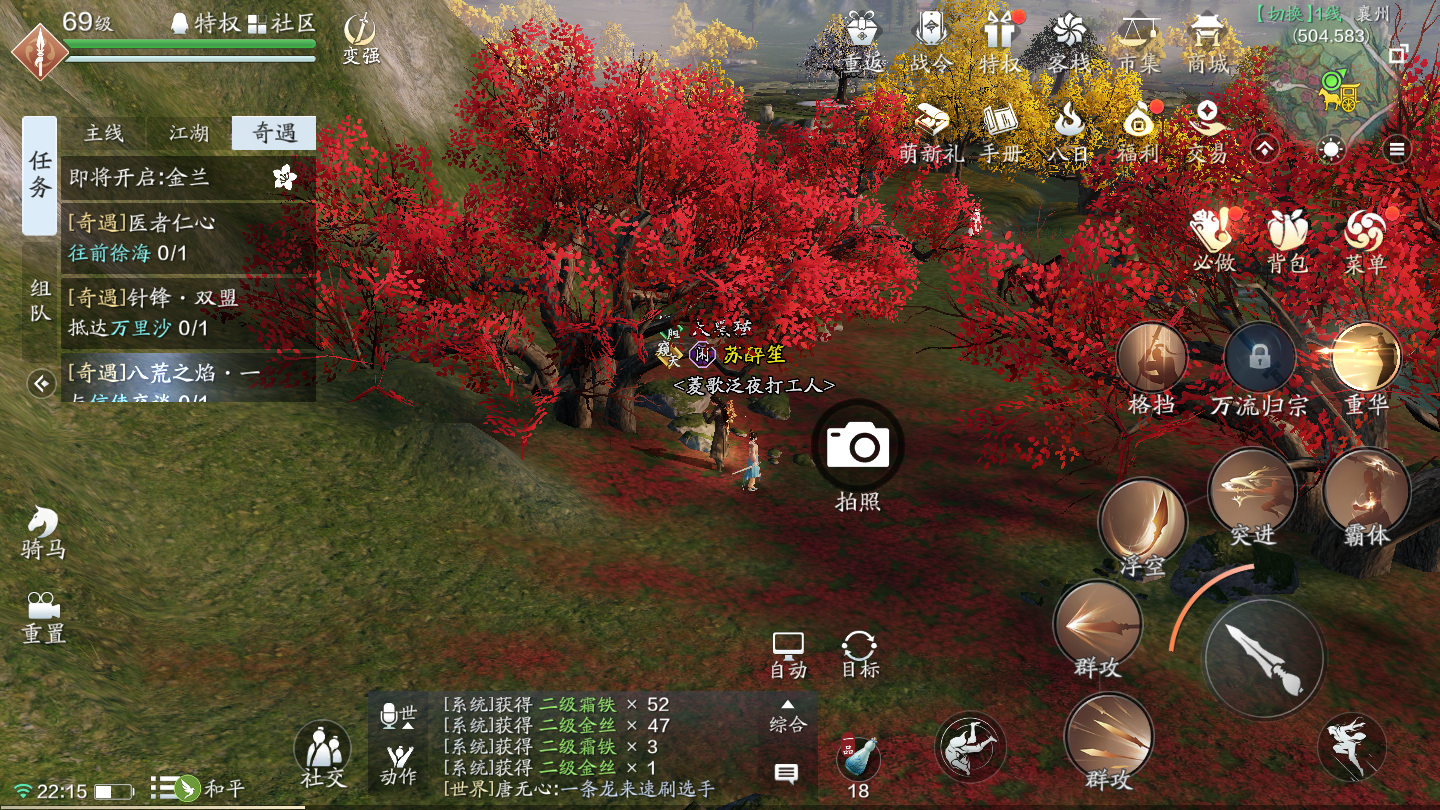This screenshot has height=810, width=1440.
Task: Switch to the 主线 quest tab
Action: 104,133
